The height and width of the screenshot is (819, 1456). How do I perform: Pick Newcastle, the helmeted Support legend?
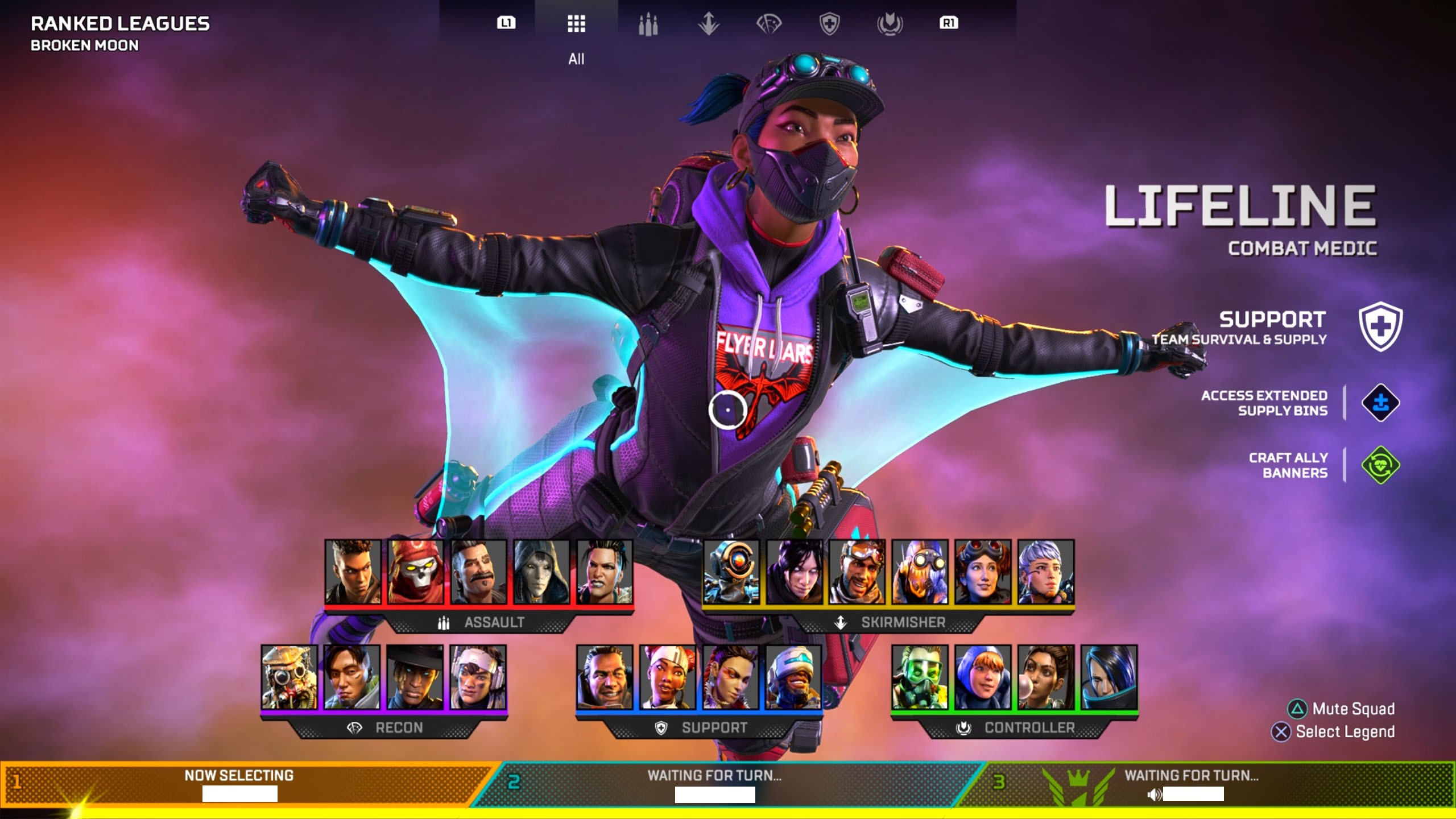(793, 677)
